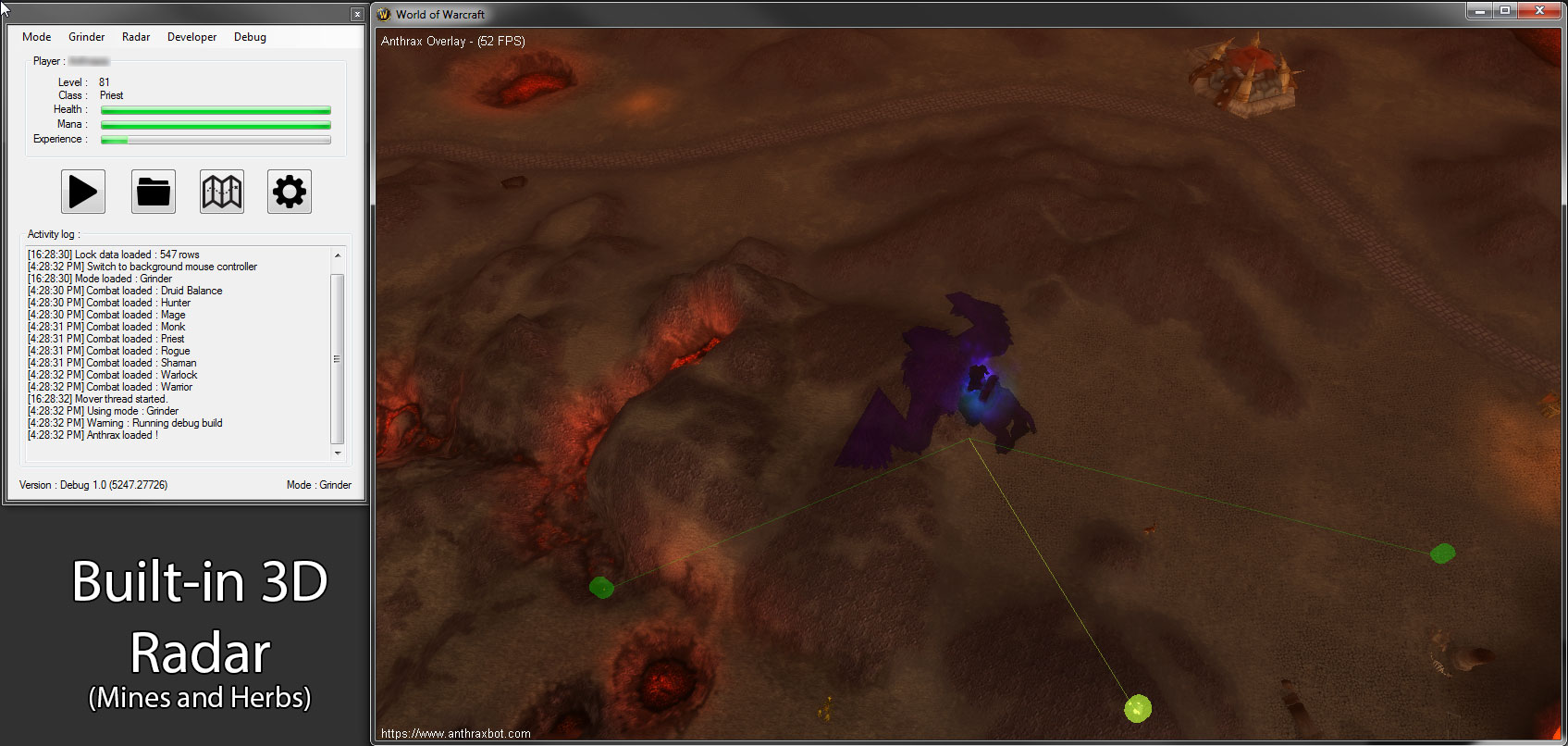
Task: Close the Anthrax bot panel
Action: tap(357, 14)
